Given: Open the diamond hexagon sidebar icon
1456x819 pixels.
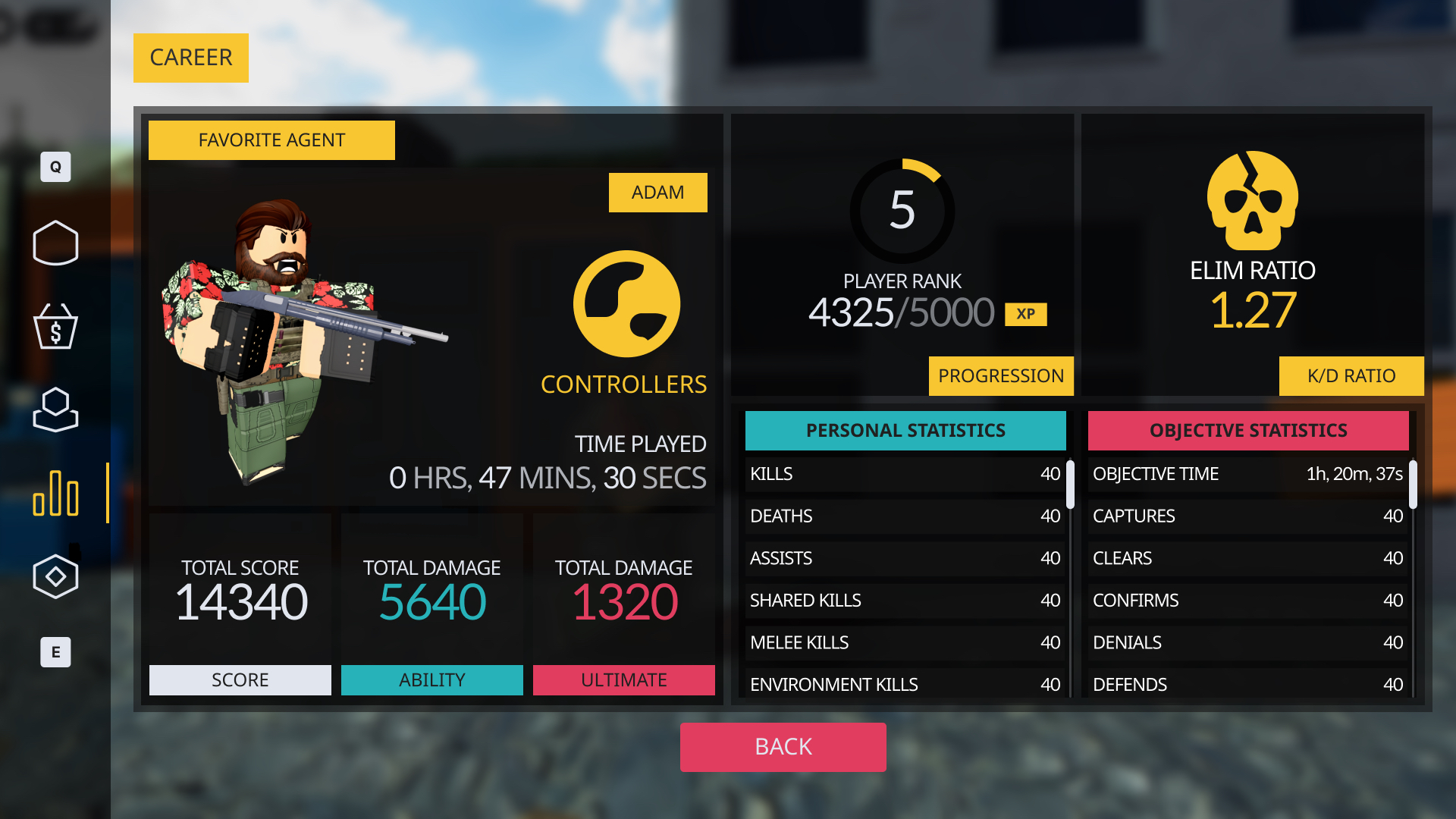Looking at the screenshot, I should [55, 577].
